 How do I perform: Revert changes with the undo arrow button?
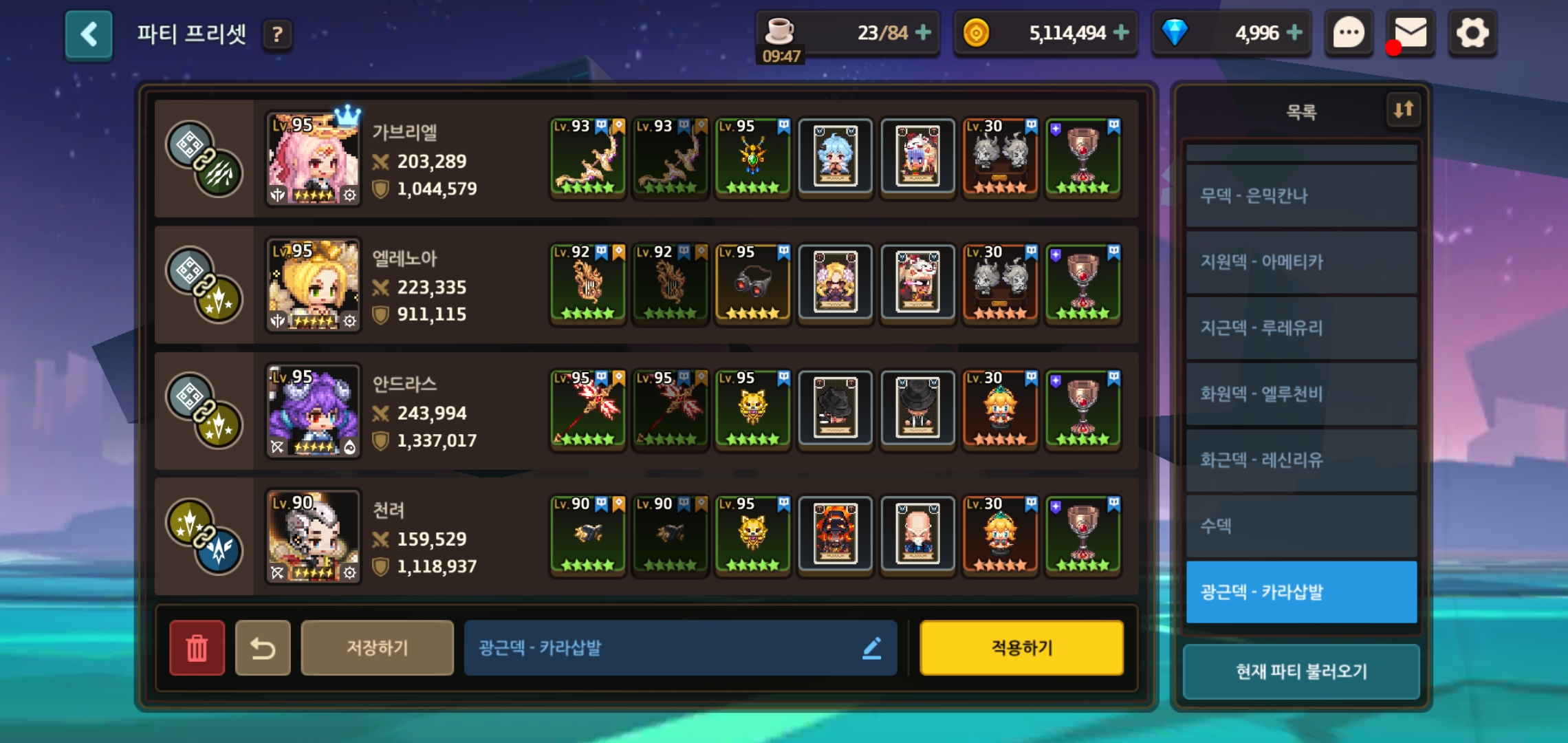click(x=263, y=647)
